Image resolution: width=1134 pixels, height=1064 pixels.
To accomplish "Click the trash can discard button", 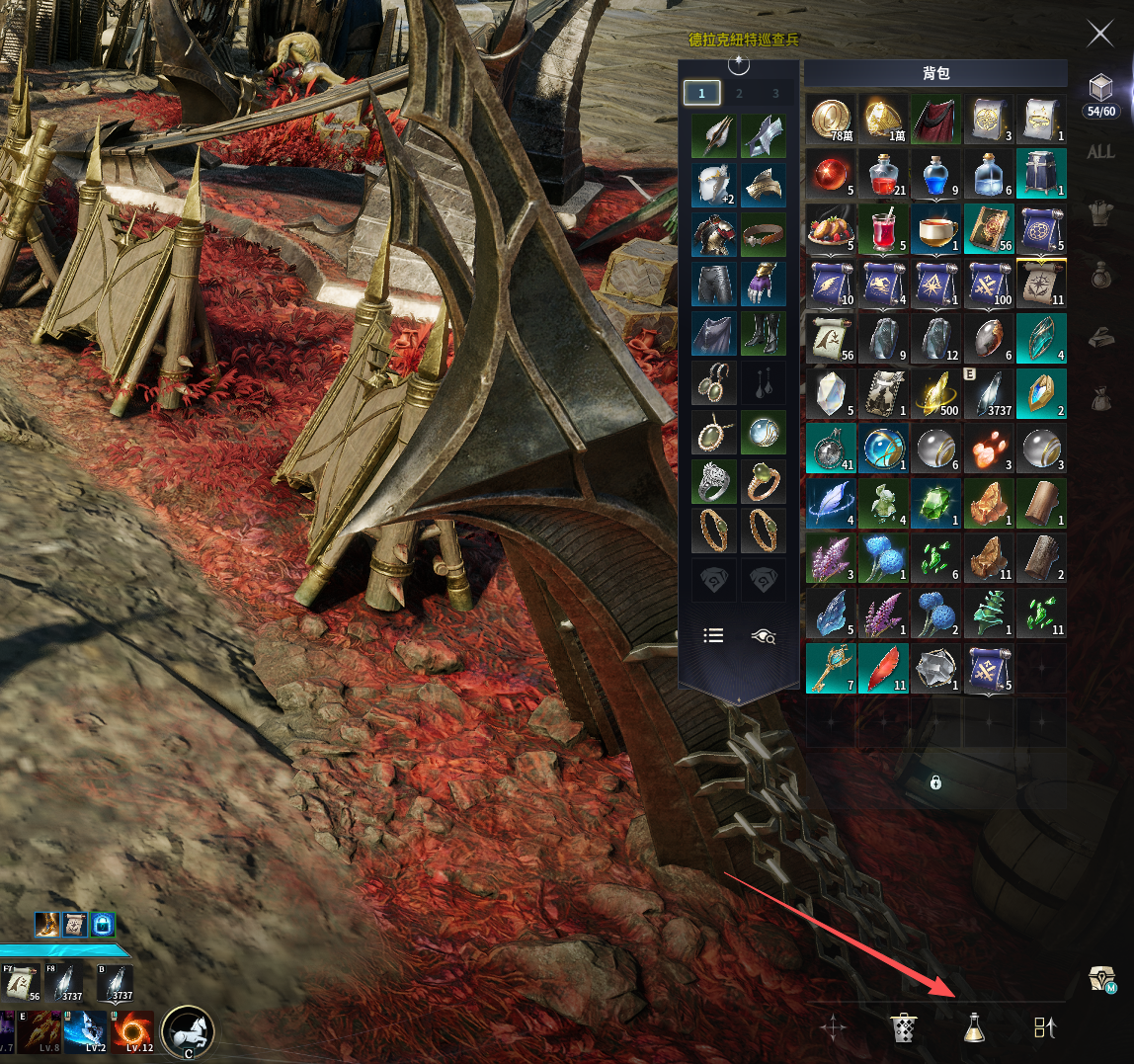I will click(904, 1027).
